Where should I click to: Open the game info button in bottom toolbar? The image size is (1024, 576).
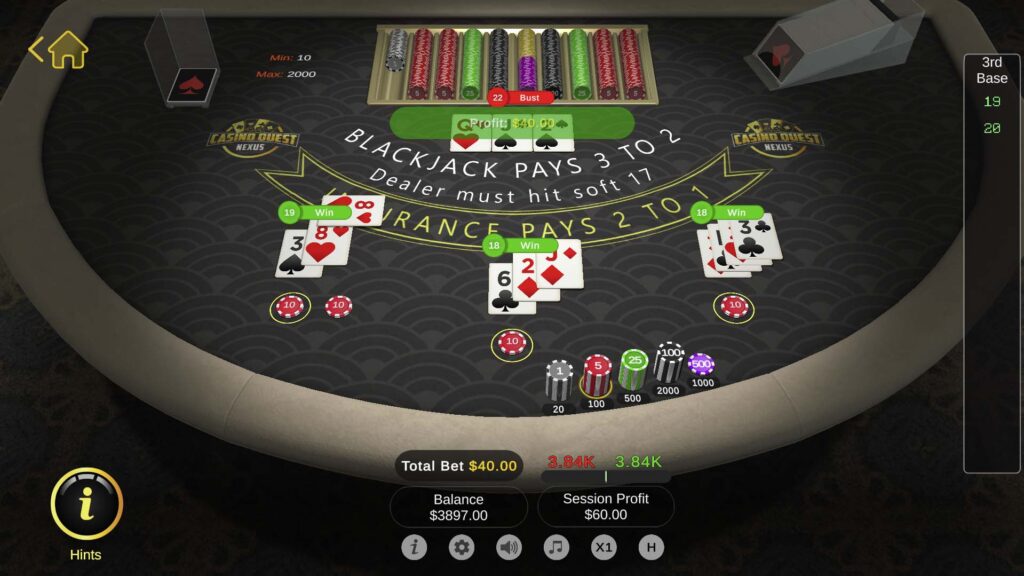[x=414, y=547]
